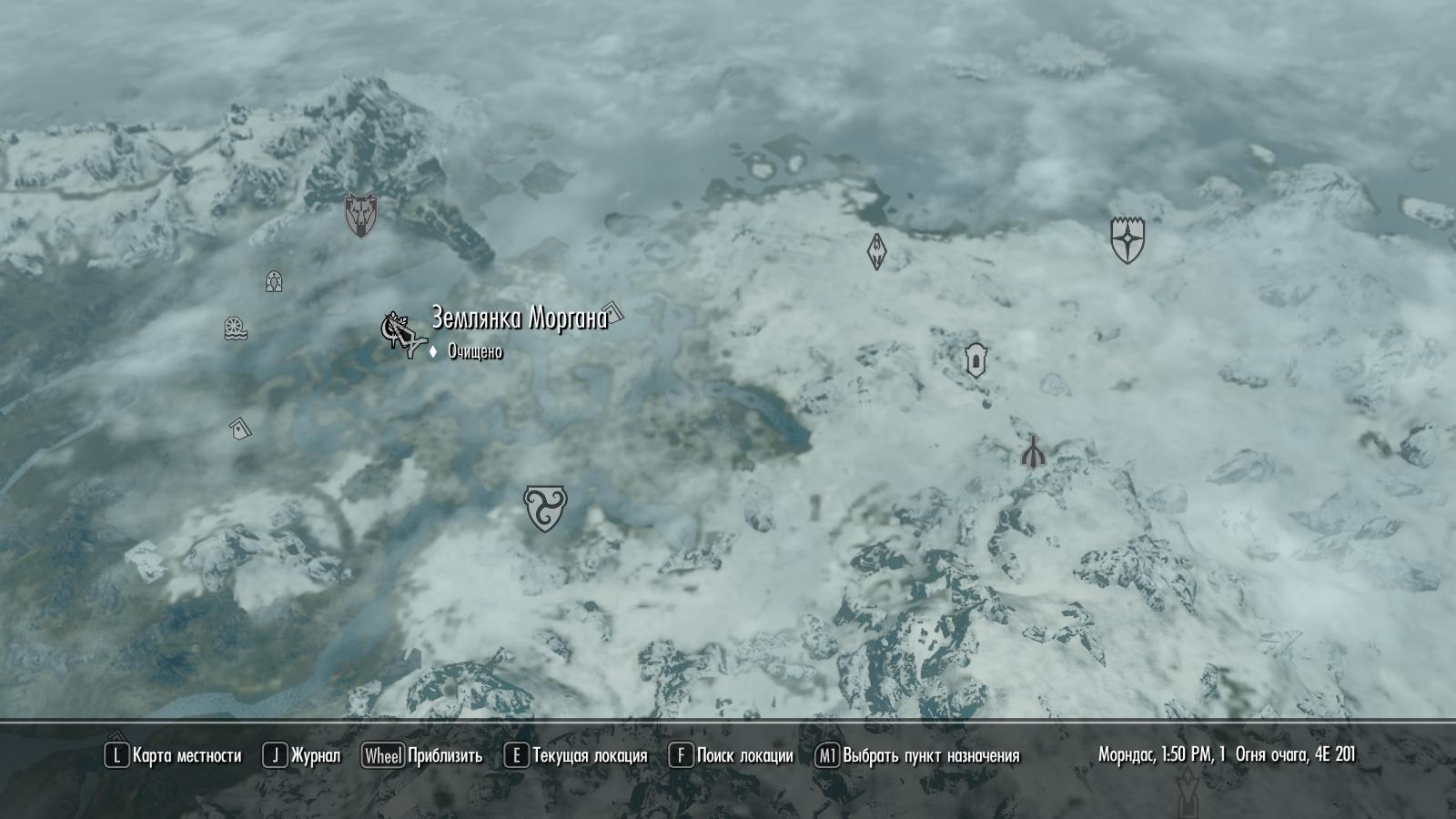Click the water wheel mill marker
This screenshot has width=1456, height=819.
coord(236,329)
